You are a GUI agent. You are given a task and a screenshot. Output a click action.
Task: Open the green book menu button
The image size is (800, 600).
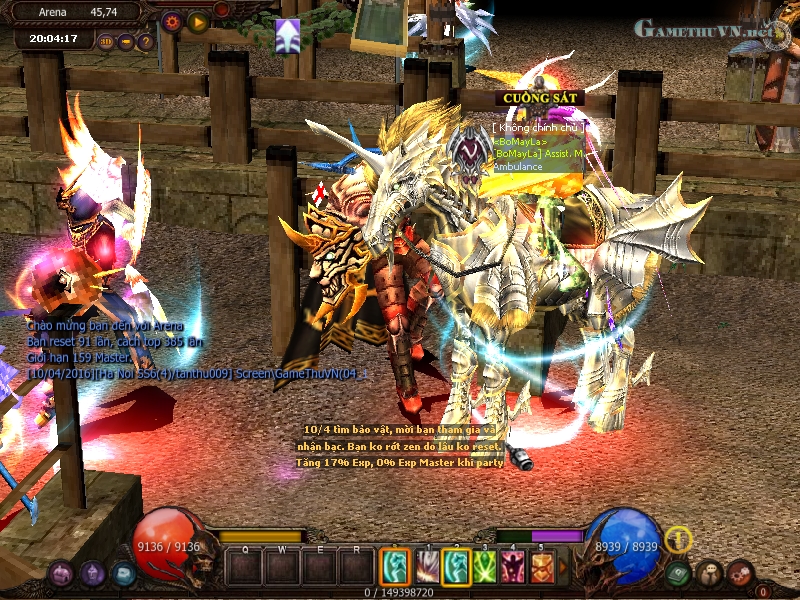[x=679, y=573]
